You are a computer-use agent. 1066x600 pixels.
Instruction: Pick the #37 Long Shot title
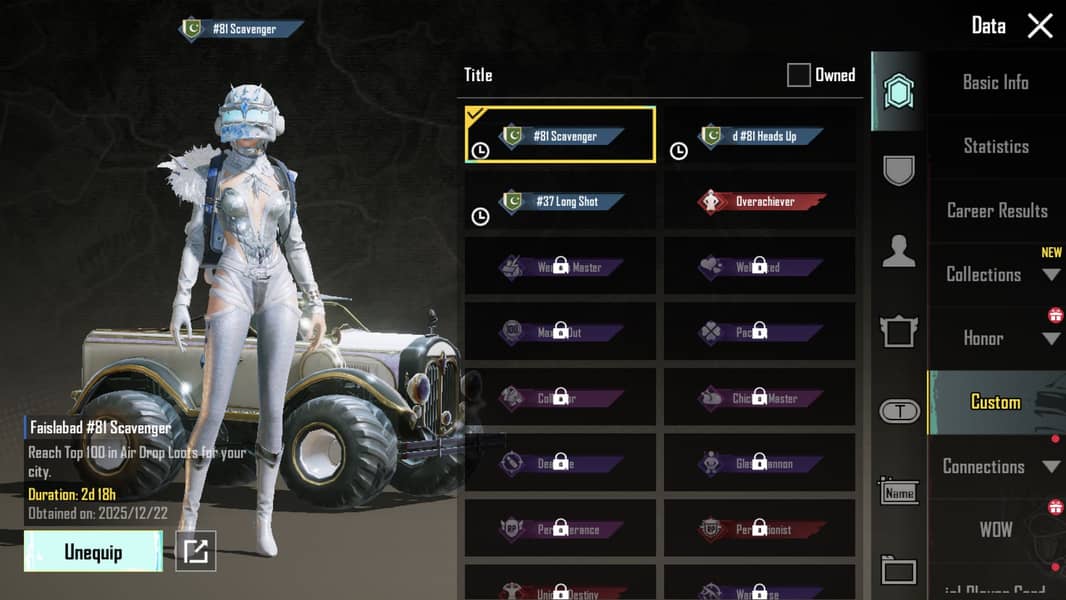tap(561, 201)
